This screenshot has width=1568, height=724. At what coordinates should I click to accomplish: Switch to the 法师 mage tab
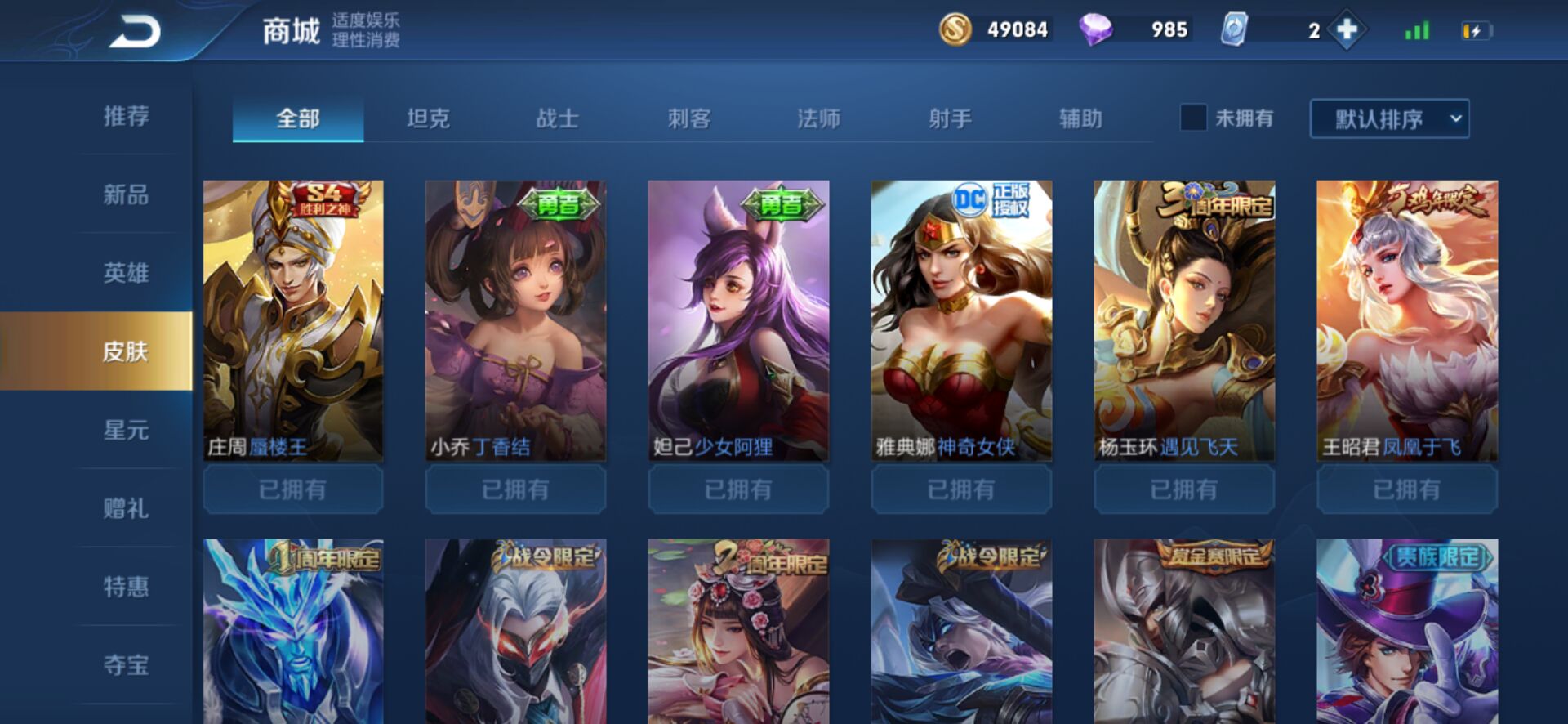click(x=819, y=118)
